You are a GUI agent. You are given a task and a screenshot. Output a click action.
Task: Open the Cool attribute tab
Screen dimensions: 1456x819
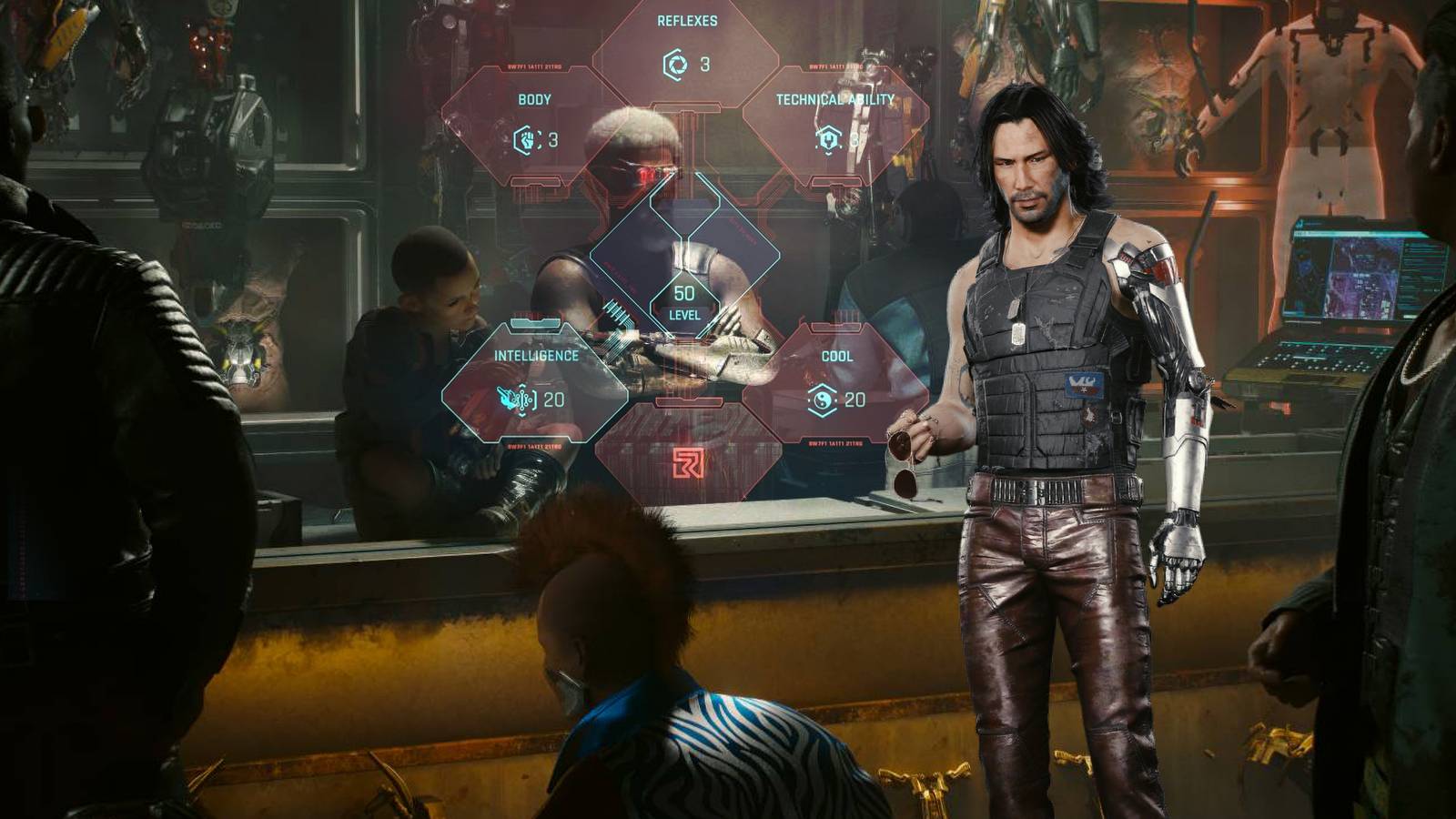[x=836, y=358]
